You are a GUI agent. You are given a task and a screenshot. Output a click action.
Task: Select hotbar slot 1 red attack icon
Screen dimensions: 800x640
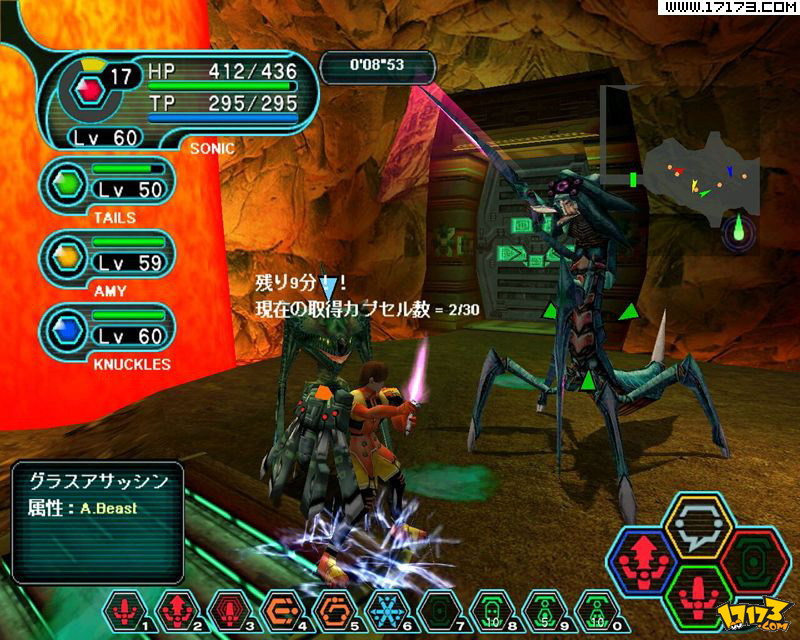click(x=127, y=608)
